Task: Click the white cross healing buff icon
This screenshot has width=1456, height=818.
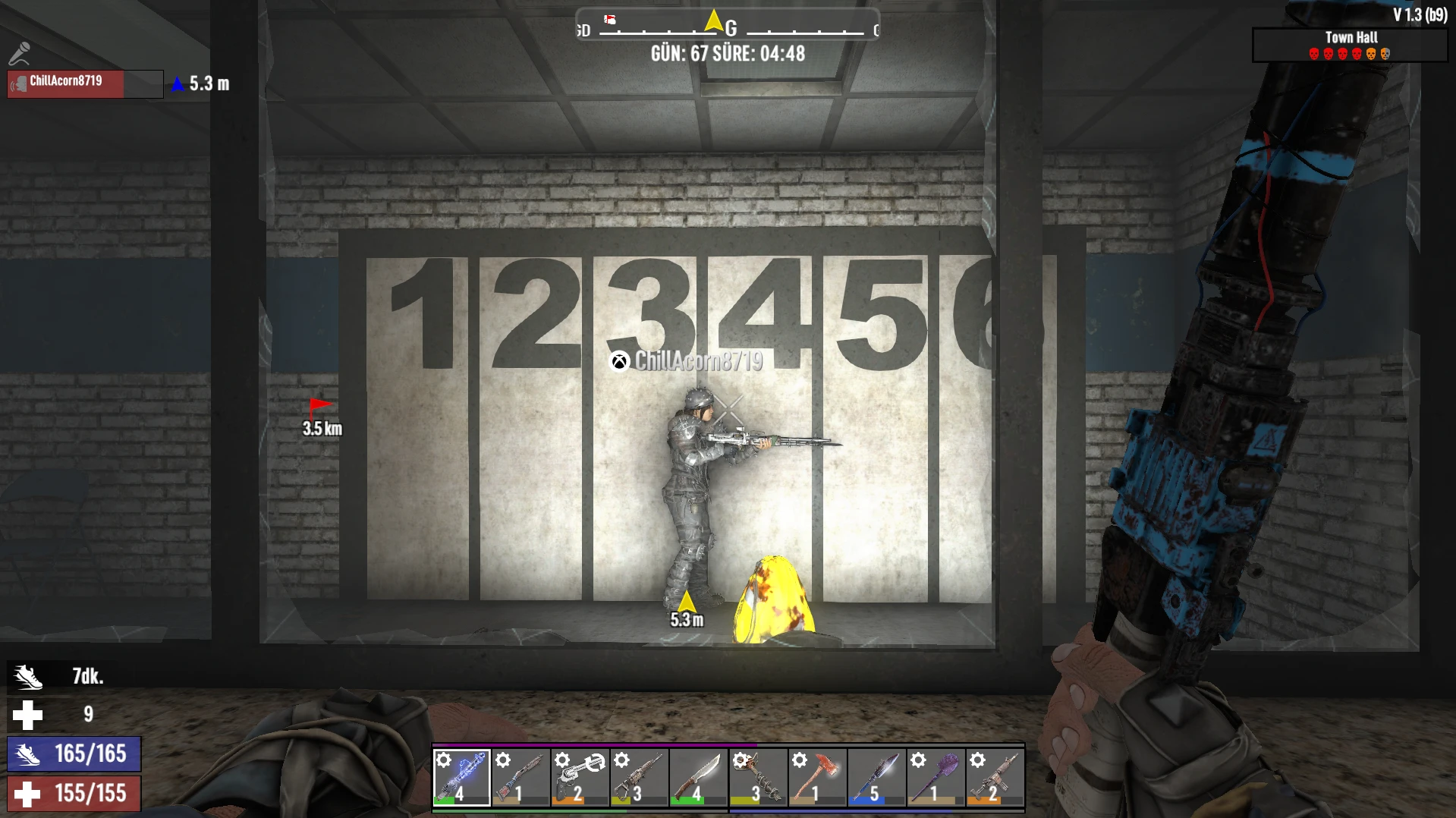Action: (28, 714)
